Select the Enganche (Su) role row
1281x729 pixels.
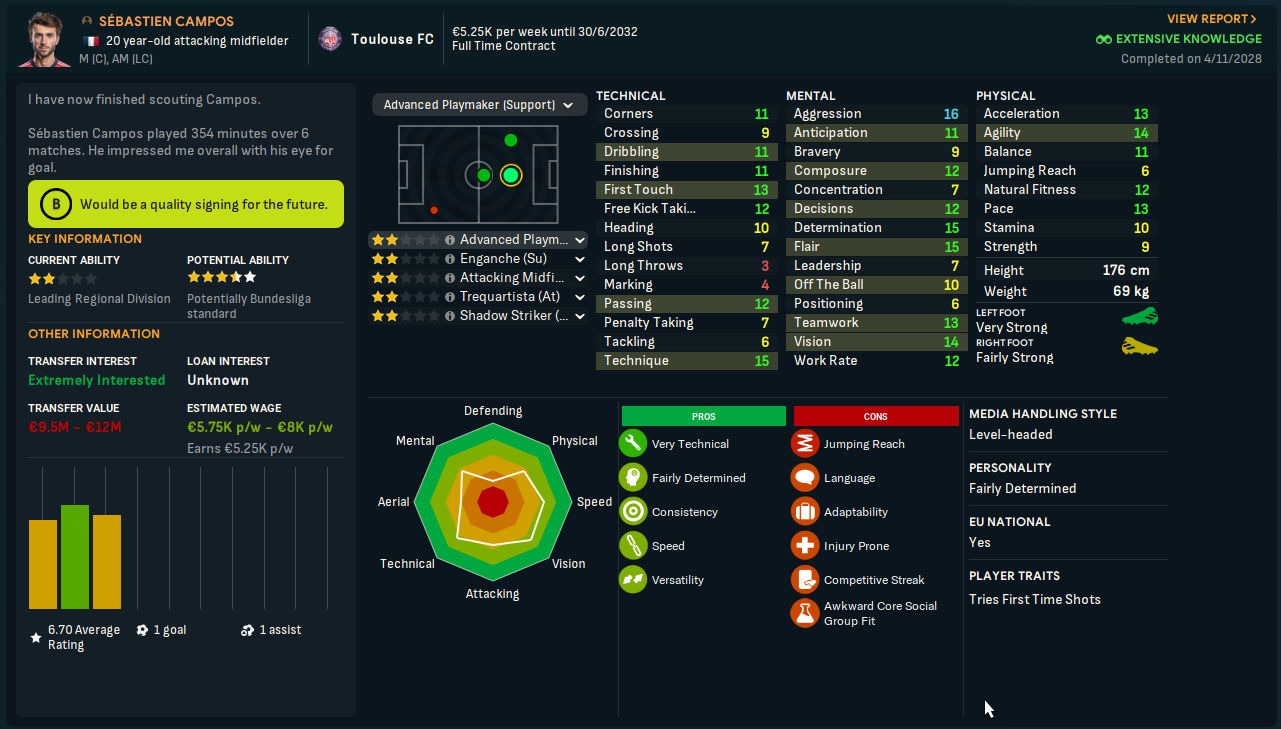503,259
